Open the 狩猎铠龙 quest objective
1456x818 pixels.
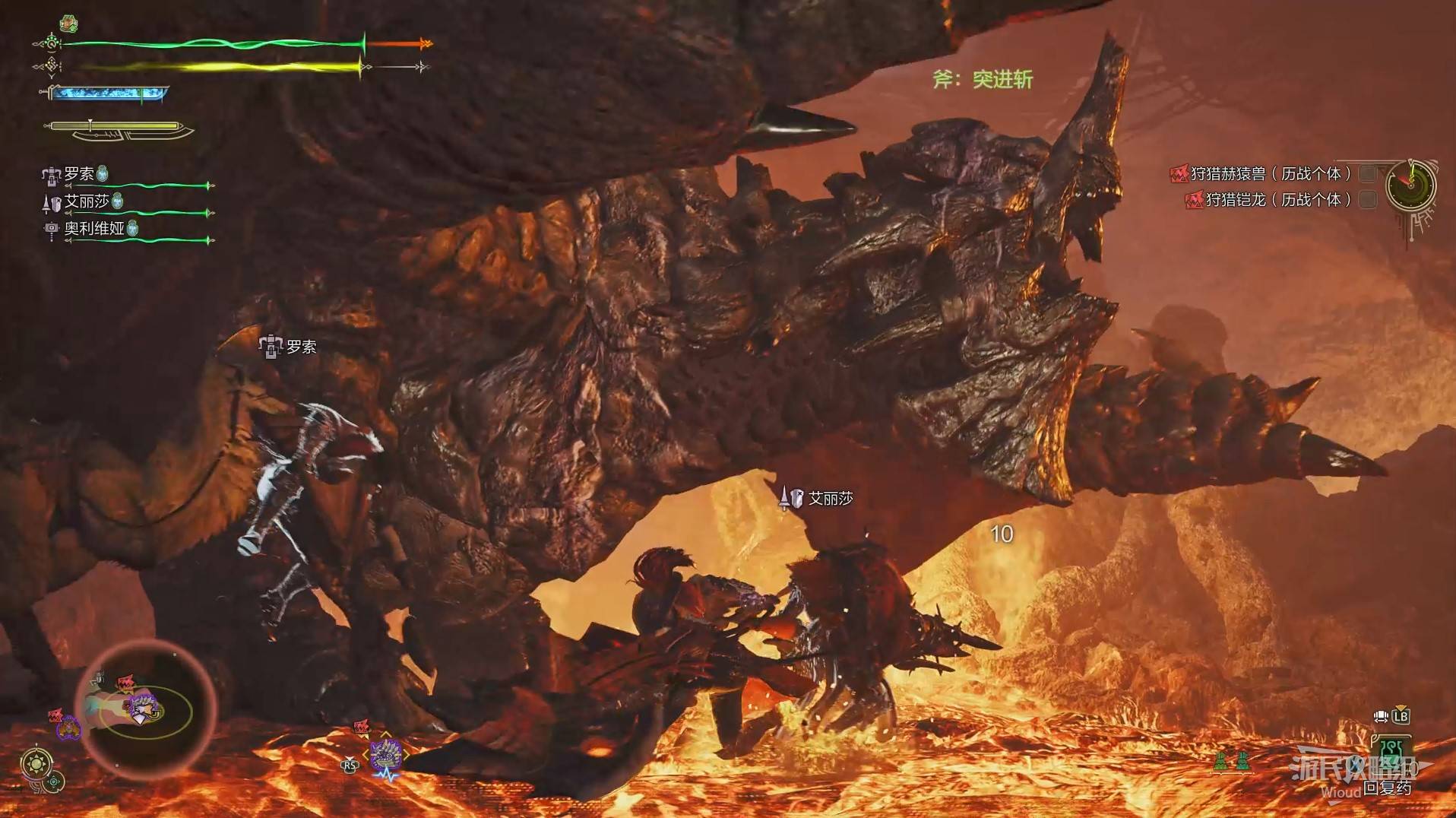(1277, 200)
